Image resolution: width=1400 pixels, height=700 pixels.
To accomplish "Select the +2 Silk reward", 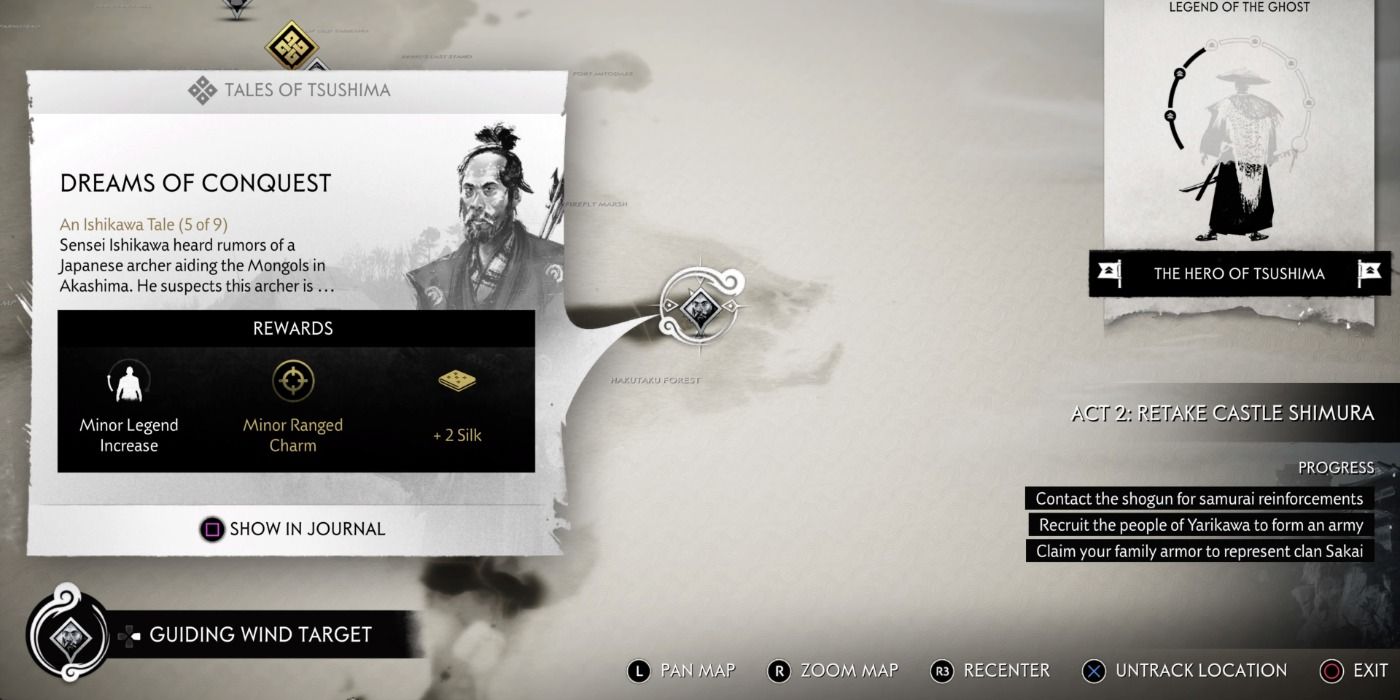I will point(457,408).
